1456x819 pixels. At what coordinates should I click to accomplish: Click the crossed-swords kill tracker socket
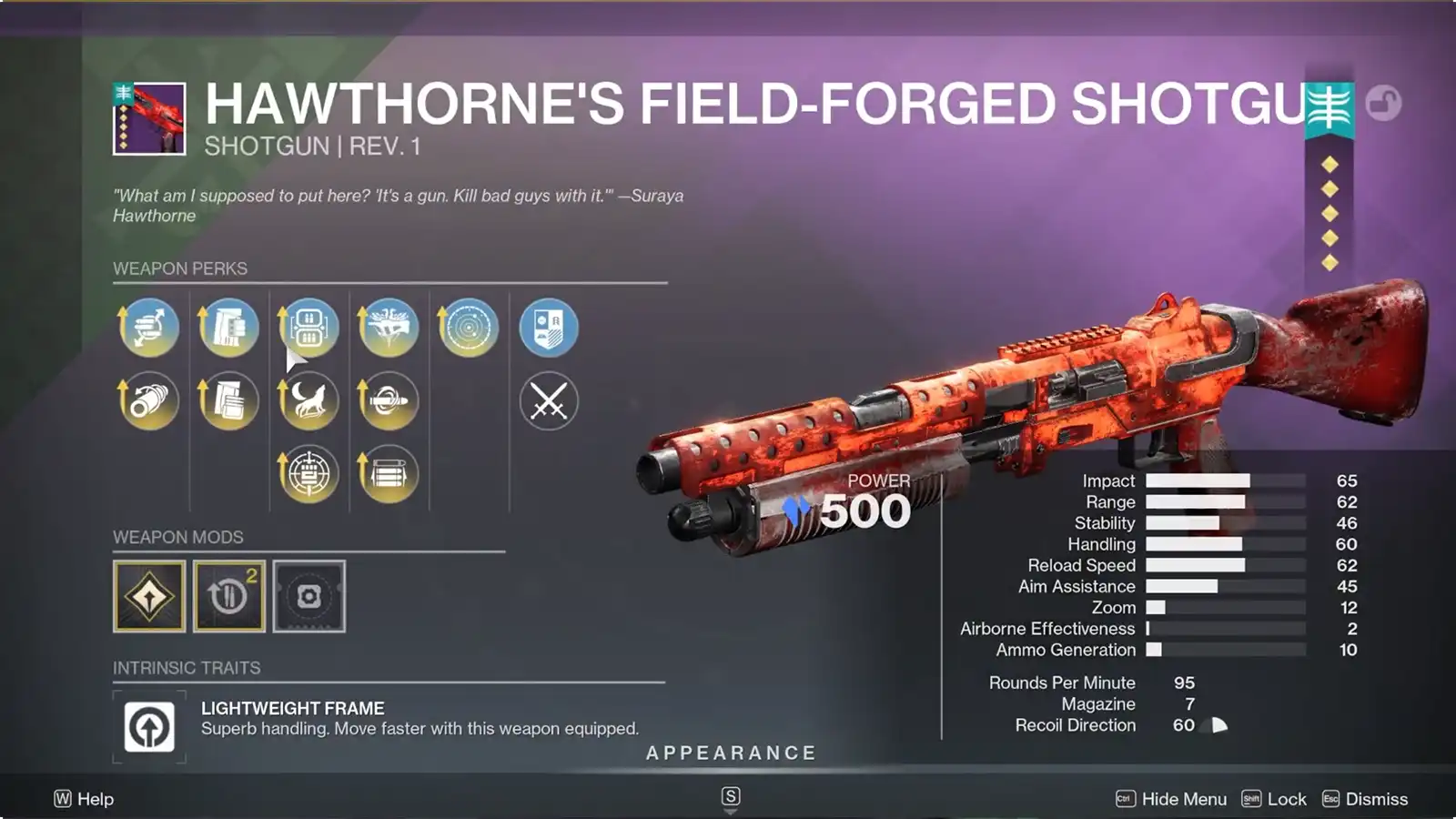(547, 400)
